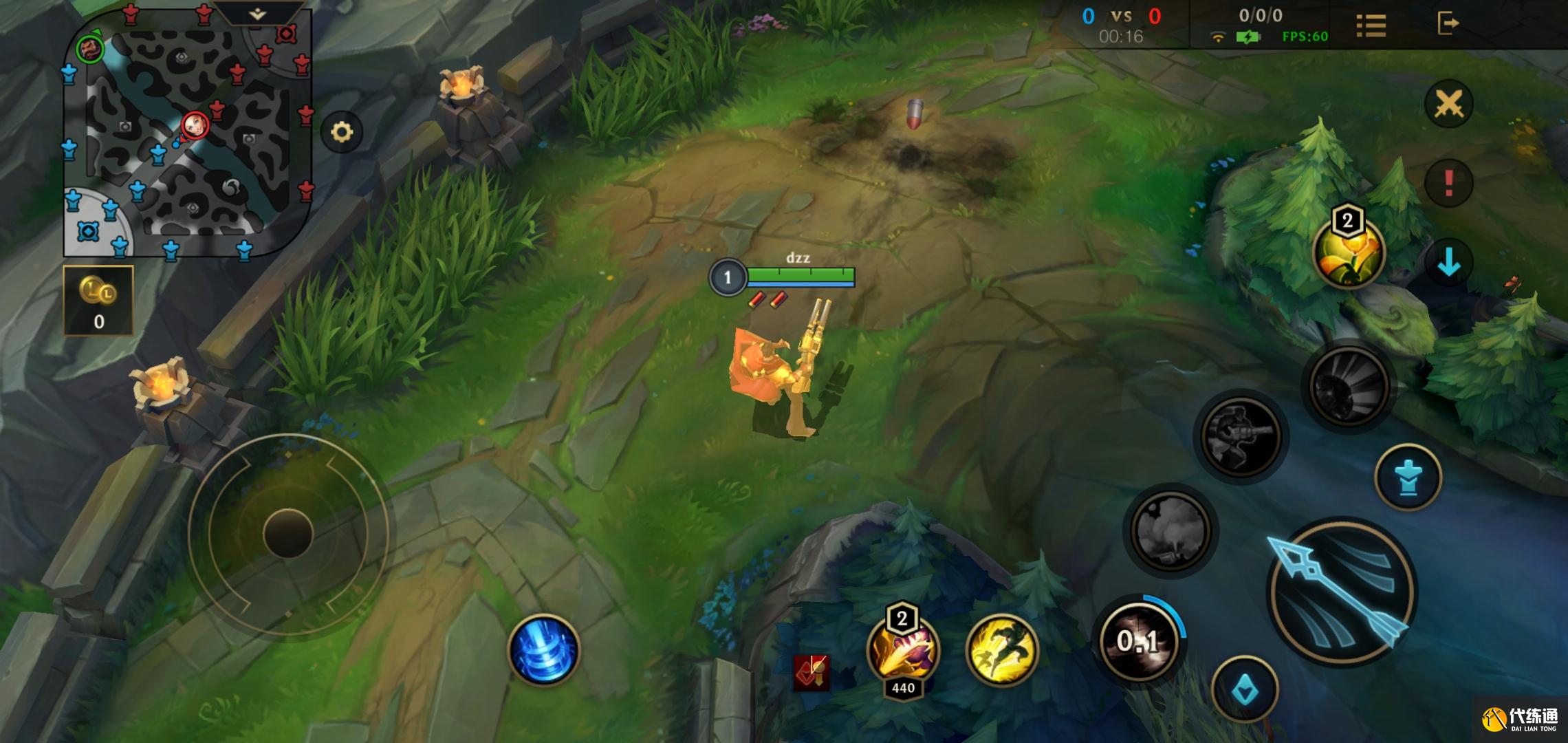1568x743 pixels.
Task: Open settings with the gear icon
Action: [x=342, y=131]
